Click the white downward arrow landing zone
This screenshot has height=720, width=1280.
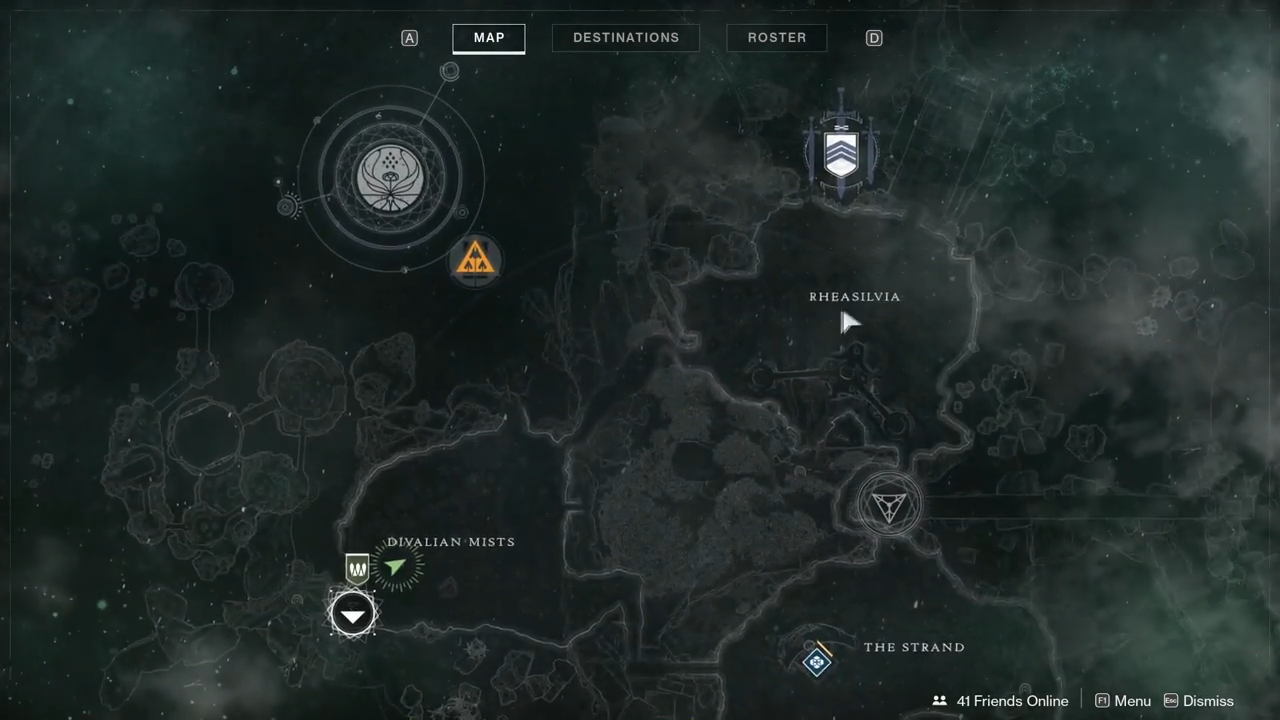(353, 615)
